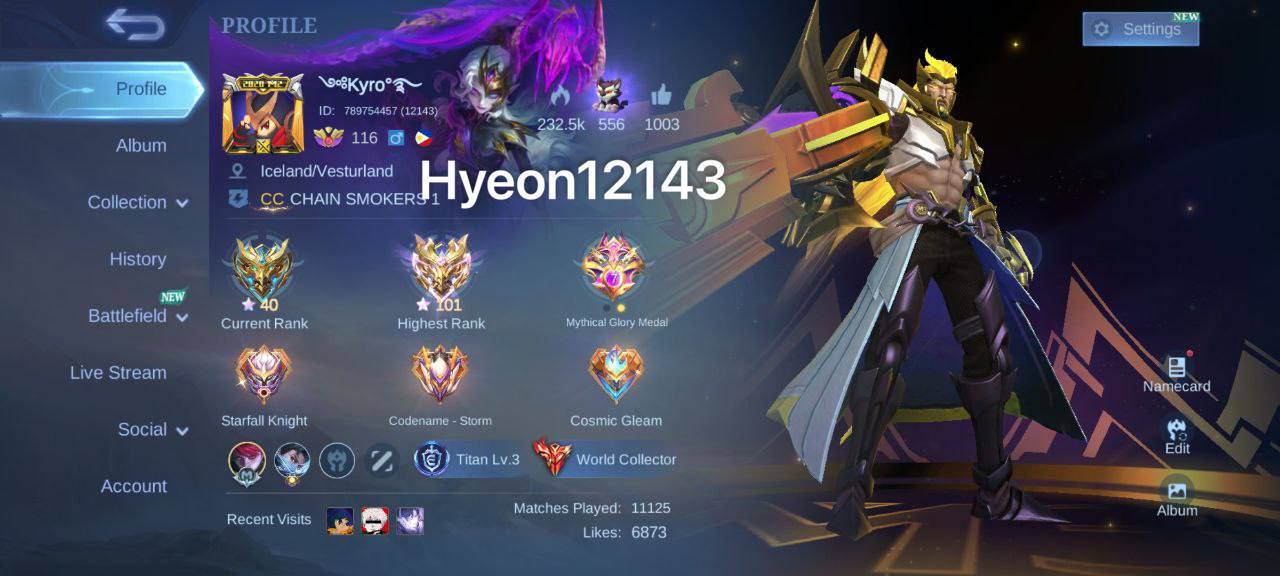View the Current Rank badge
Viewport: 1280px width, 576px height.
click(262, 270)
